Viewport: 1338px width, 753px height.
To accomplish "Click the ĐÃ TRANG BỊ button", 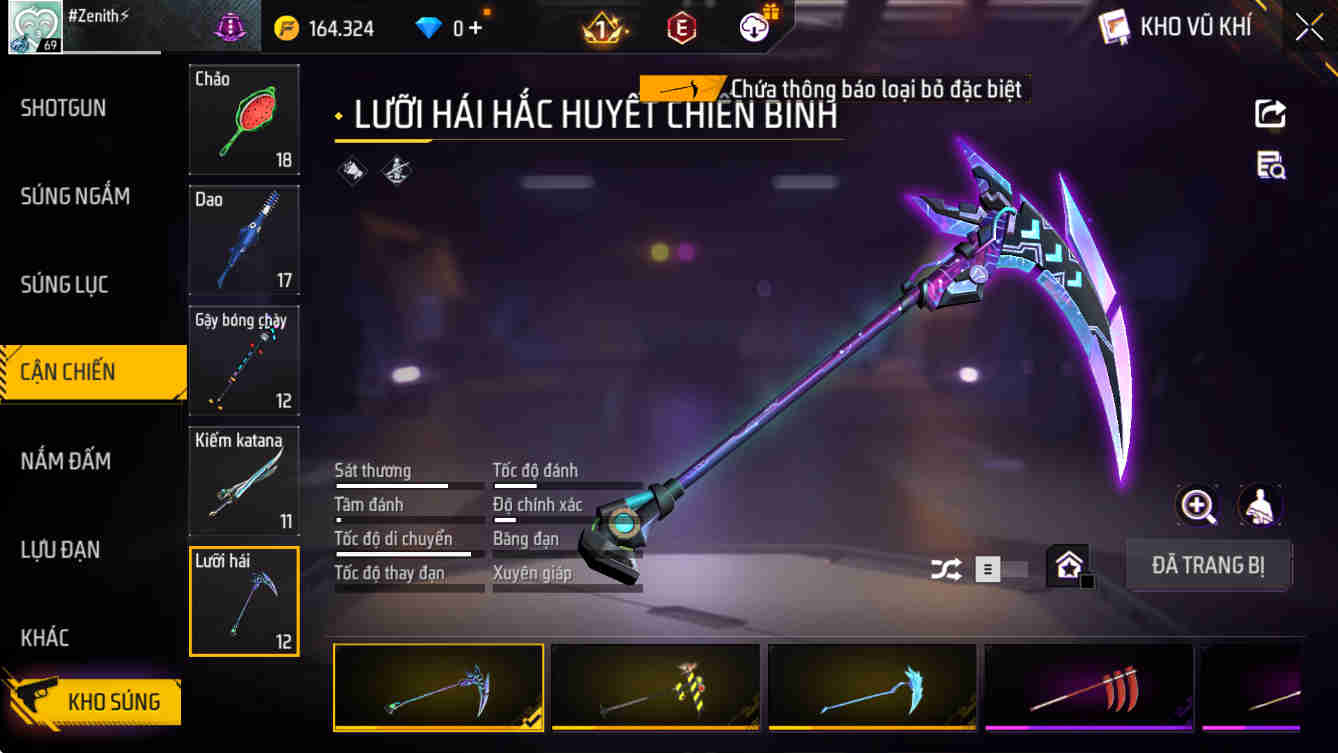I will tap(1208, 565).
